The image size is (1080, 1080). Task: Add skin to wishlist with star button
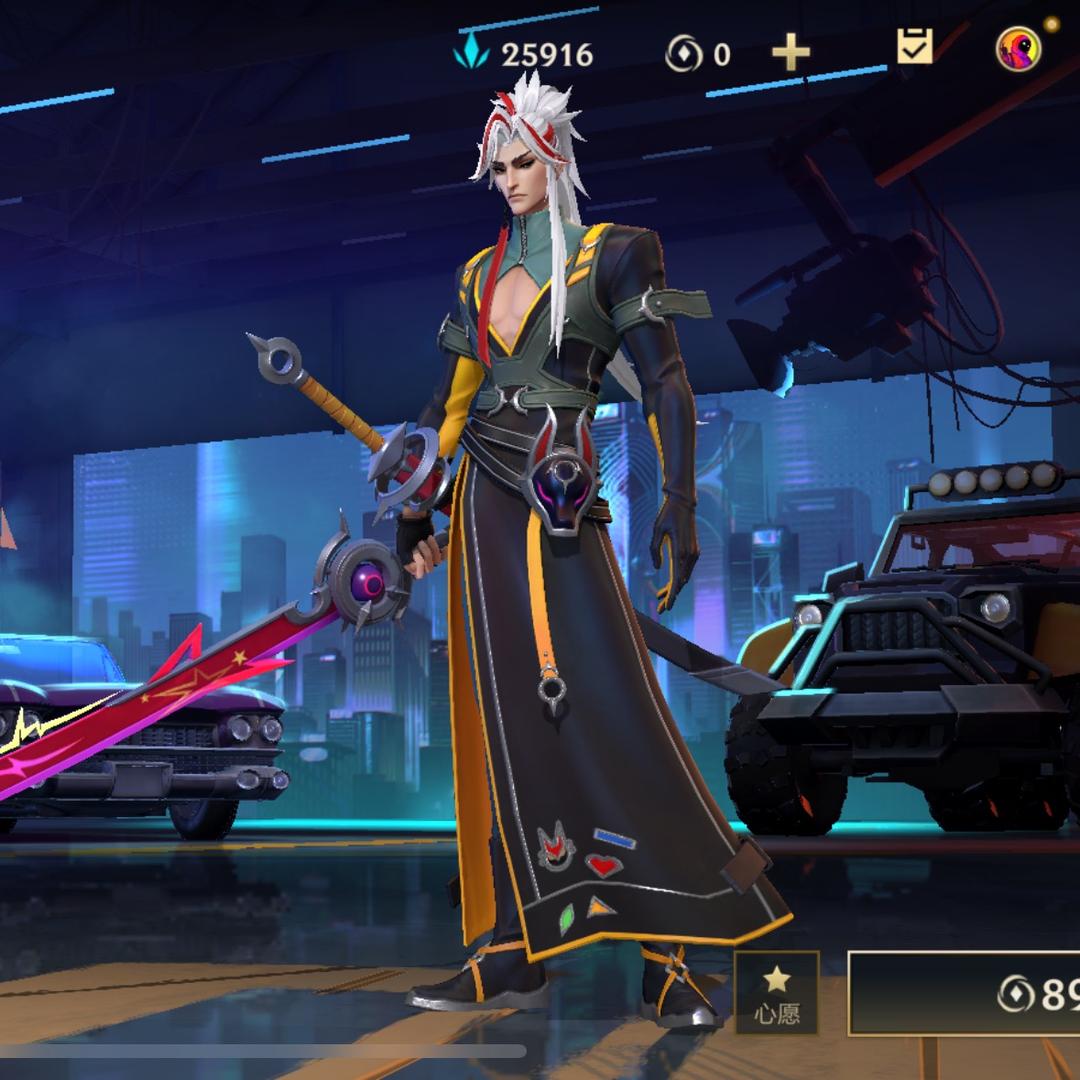pyautogui.click(x=777, y=993)
